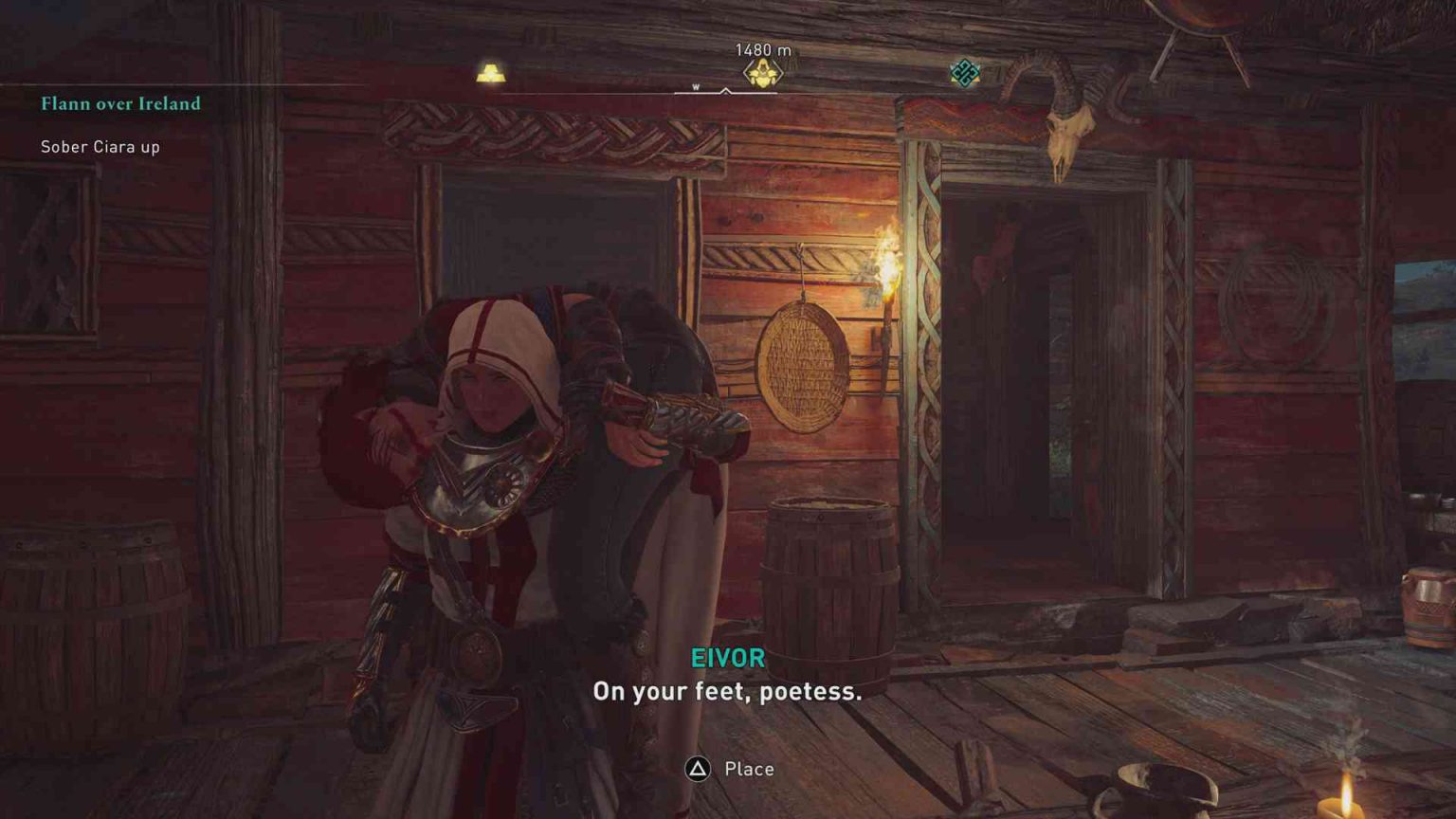Click the W cardinal direction marker
1456x819 pixels.
697,85
